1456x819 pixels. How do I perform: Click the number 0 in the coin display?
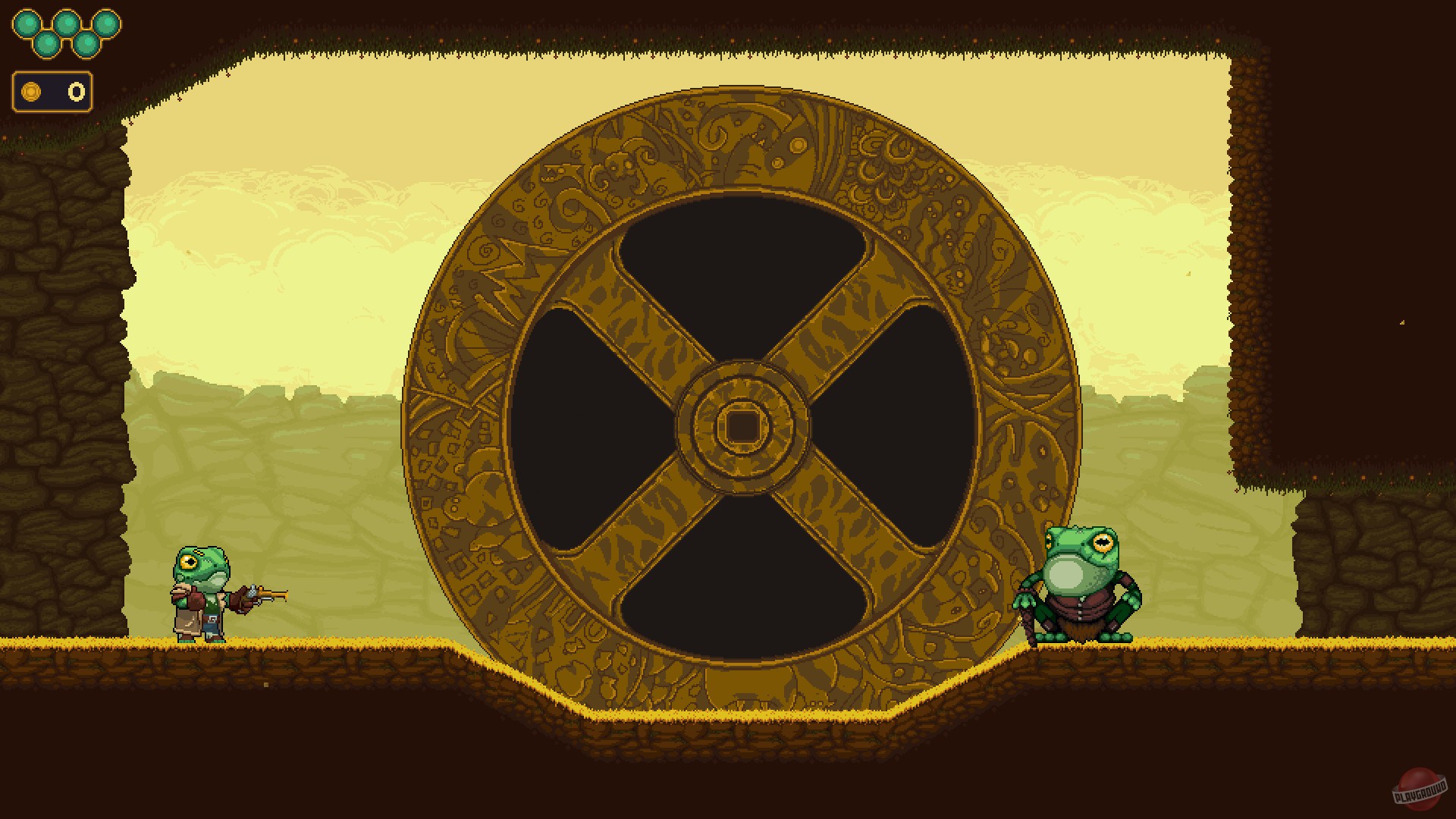[x=76, y=92]
